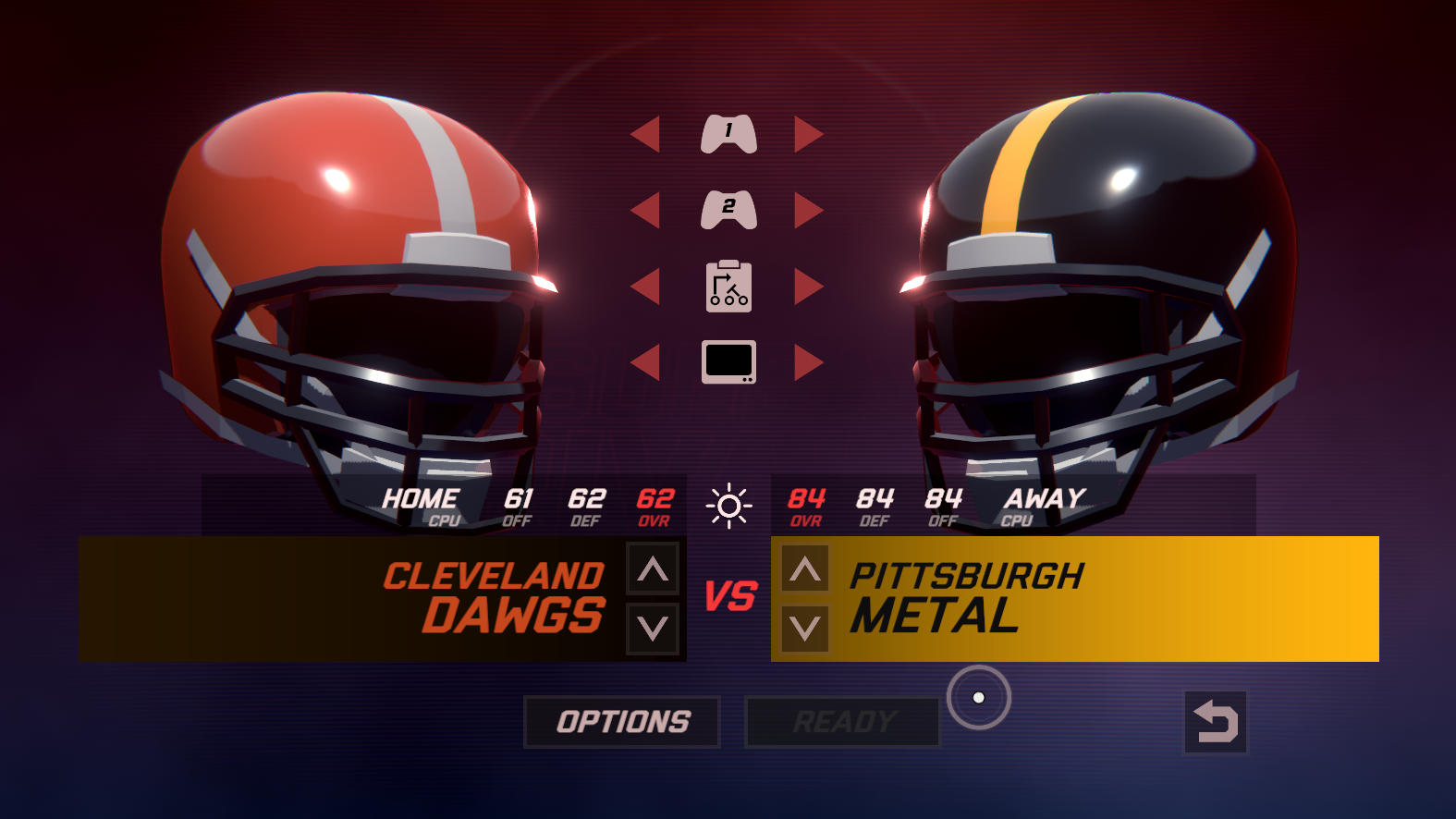Select the Player 2 controller icon
The image size is (1456, 819).
(728, 209)
